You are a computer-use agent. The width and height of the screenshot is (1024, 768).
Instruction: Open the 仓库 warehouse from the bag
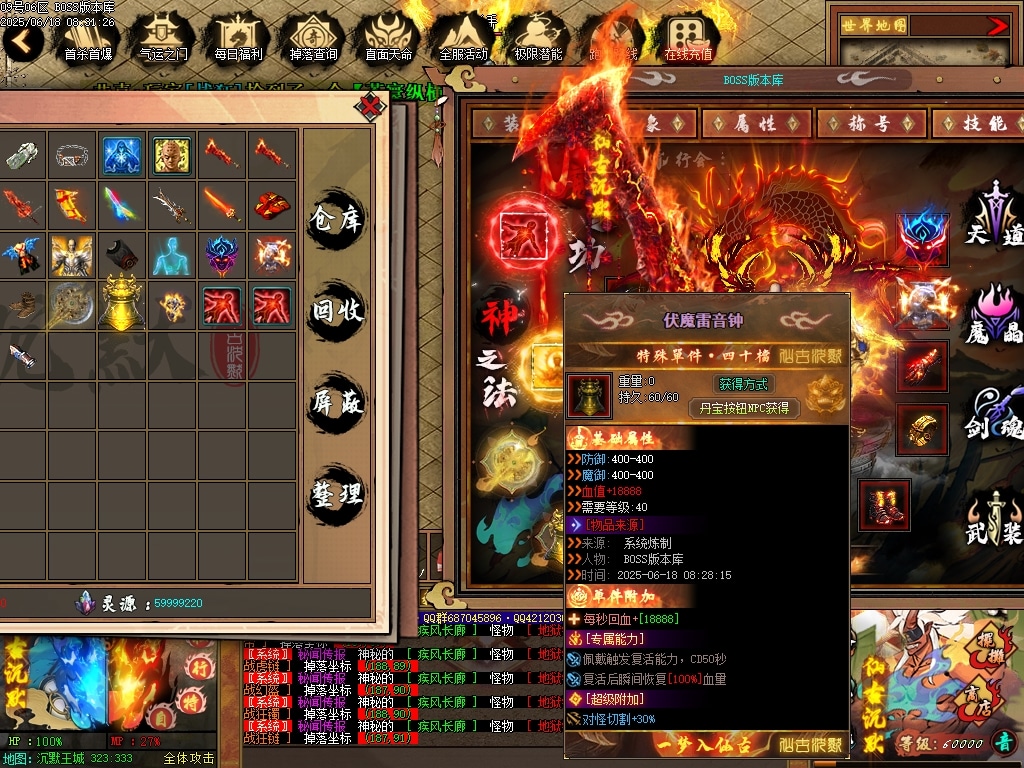click(336, 219)
